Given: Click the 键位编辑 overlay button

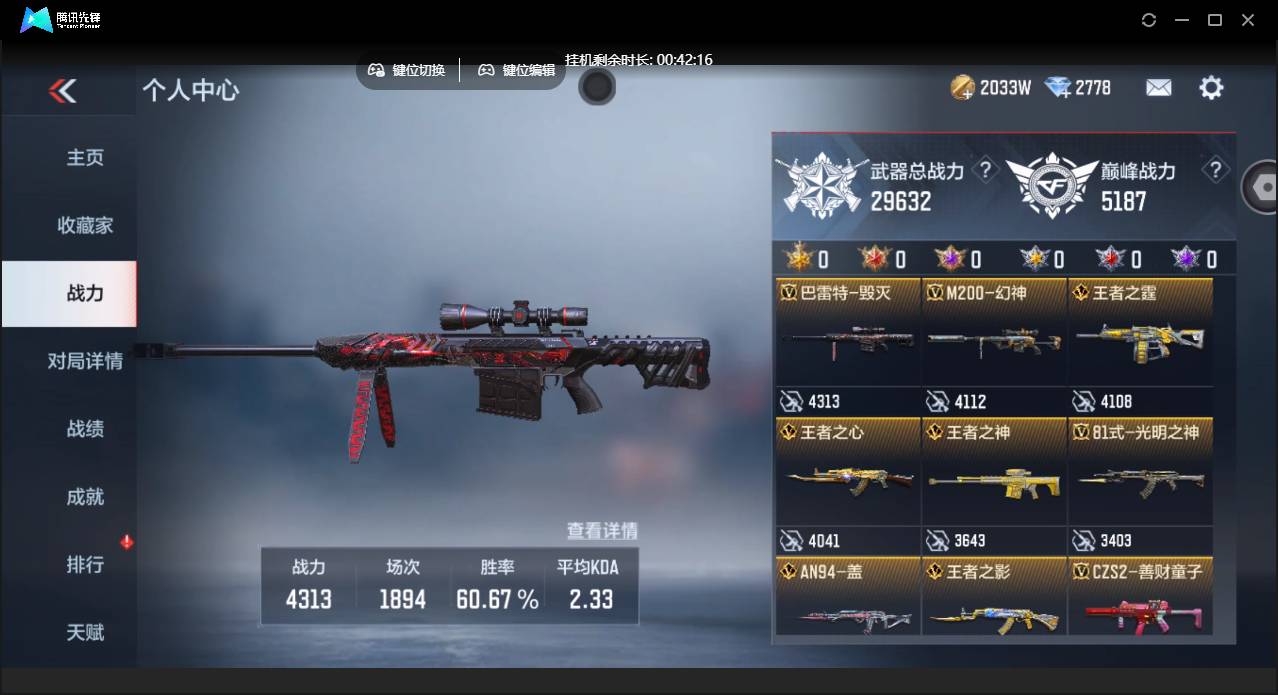Looking at the screenshot, I should click(x=516, y=70).
